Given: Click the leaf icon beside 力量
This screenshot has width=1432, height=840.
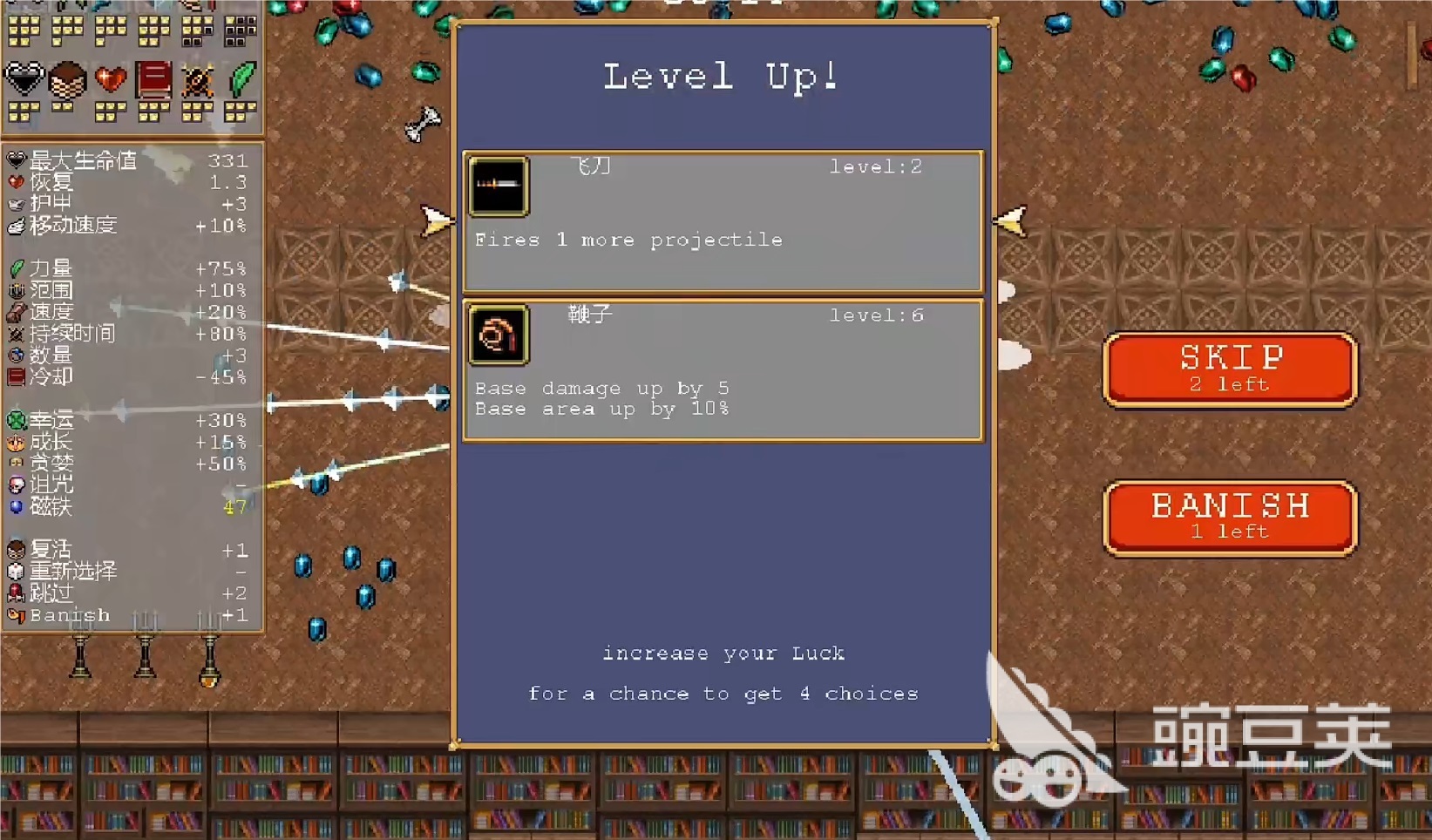Looking at the screenshot, I should pyautogui.click(x=17, y=268).
